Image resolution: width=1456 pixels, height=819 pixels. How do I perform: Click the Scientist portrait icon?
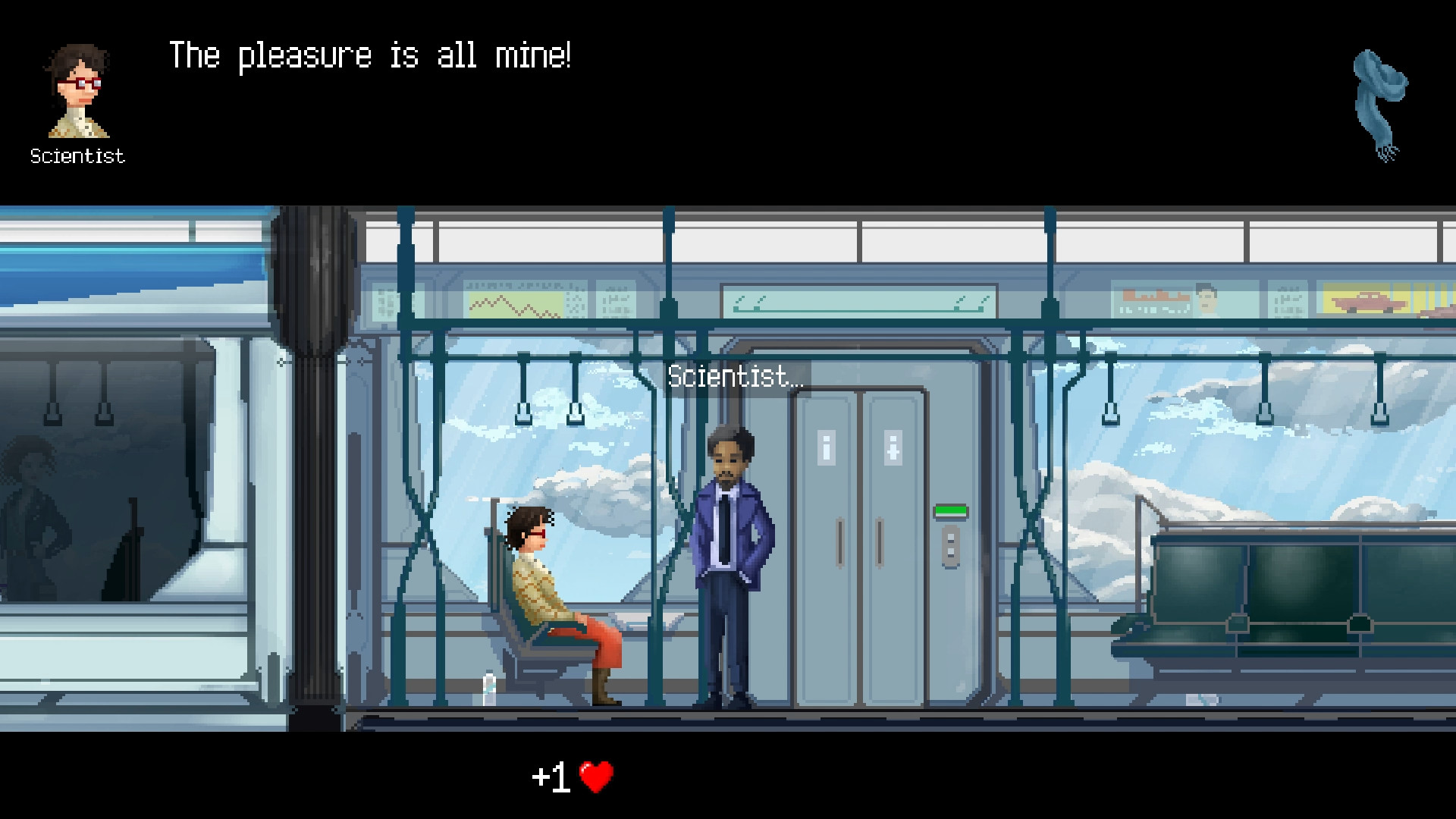point(76,91)
